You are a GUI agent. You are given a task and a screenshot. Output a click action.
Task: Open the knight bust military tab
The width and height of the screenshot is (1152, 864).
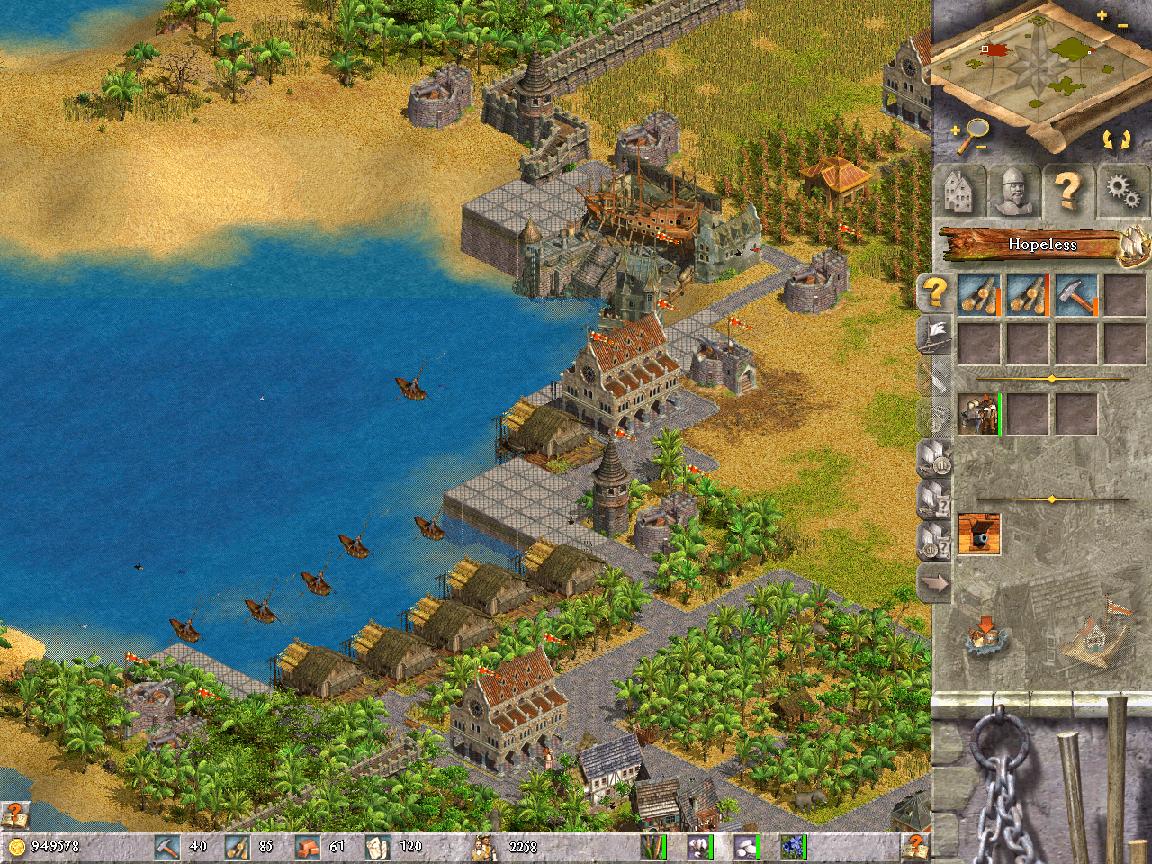click(x=1015, y=190)
